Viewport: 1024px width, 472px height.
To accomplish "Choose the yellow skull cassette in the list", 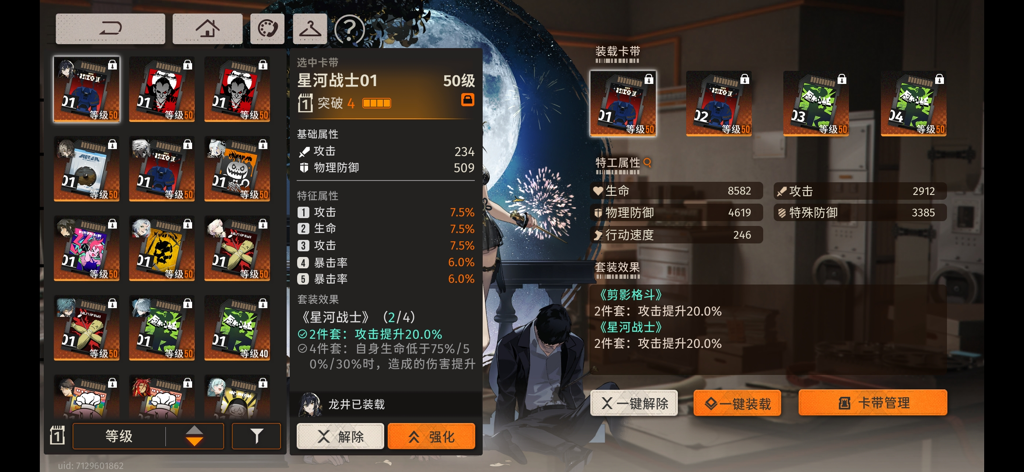I will [161, 248].
